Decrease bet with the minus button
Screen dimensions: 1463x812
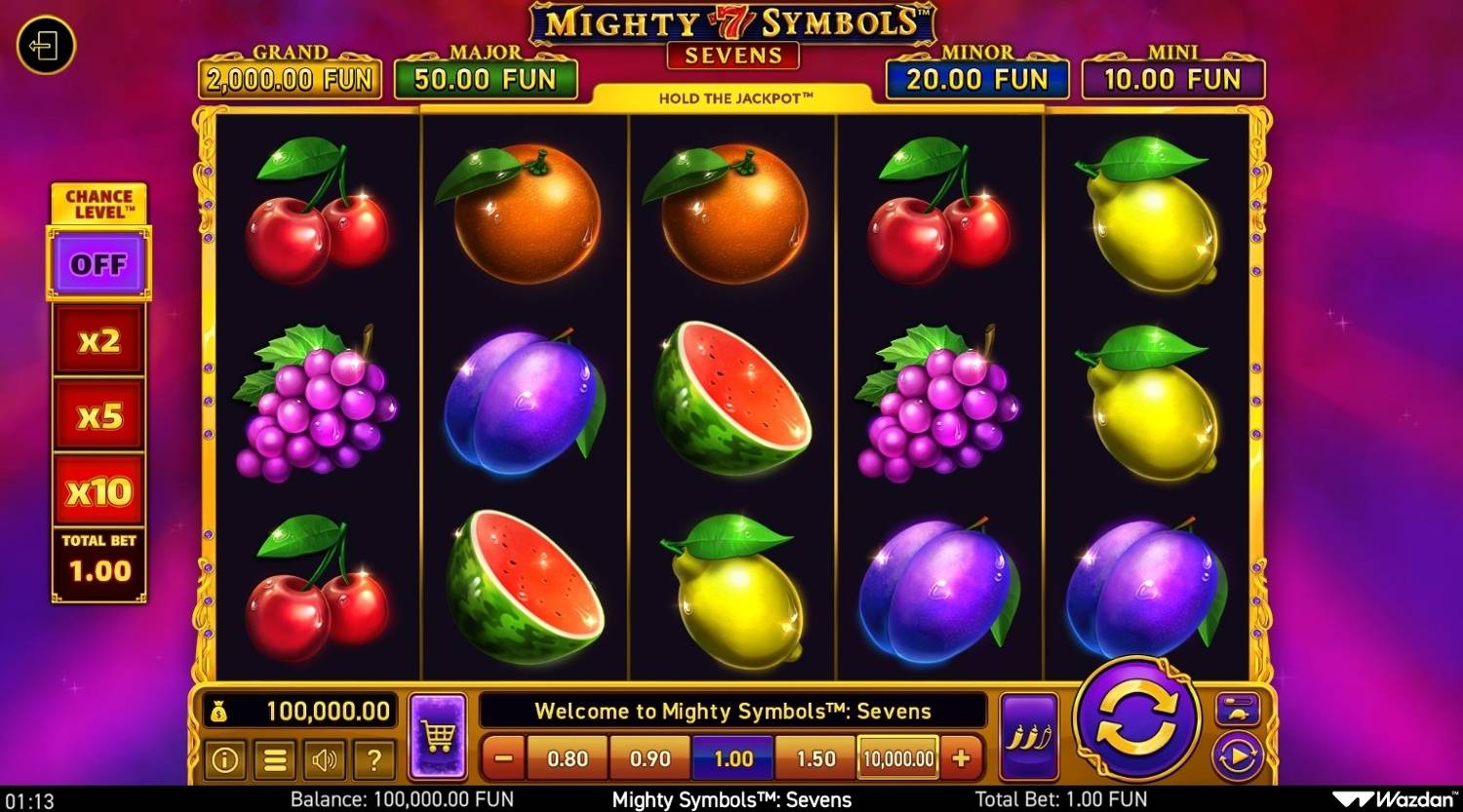(x=501, y=757)
